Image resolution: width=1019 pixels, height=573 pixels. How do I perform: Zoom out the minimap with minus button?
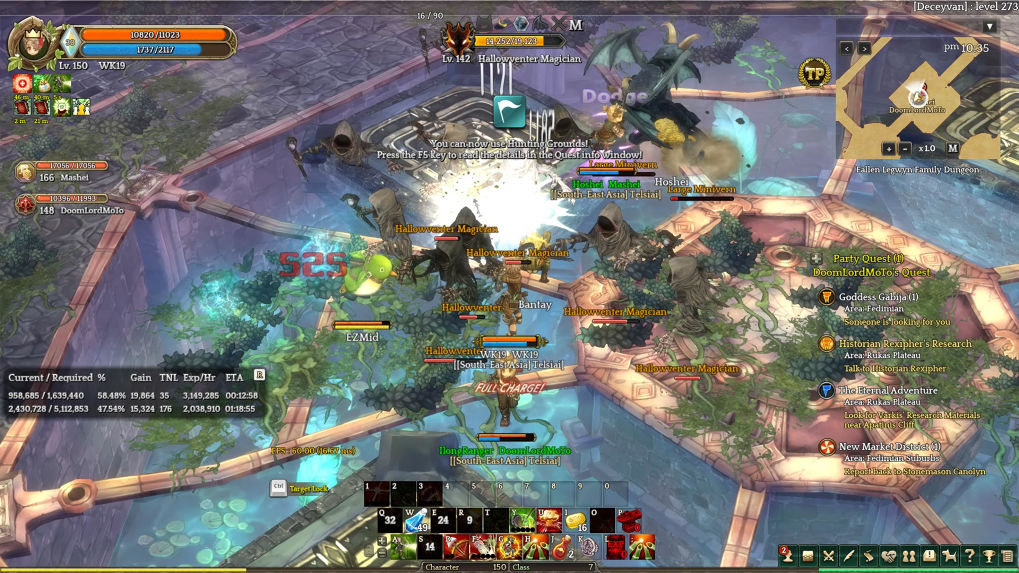905,148
